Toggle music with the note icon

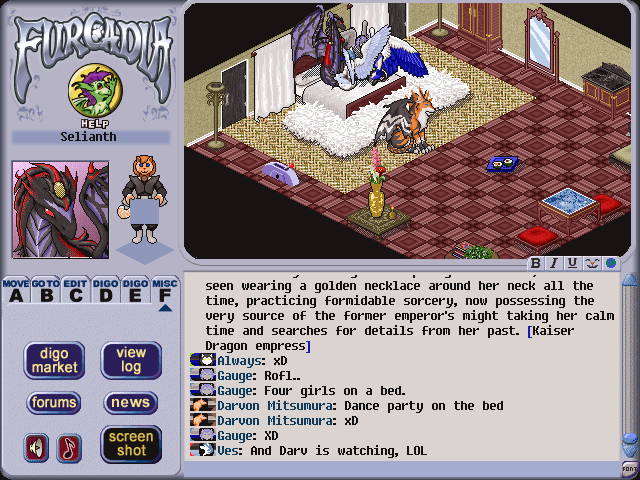[69, 447]
